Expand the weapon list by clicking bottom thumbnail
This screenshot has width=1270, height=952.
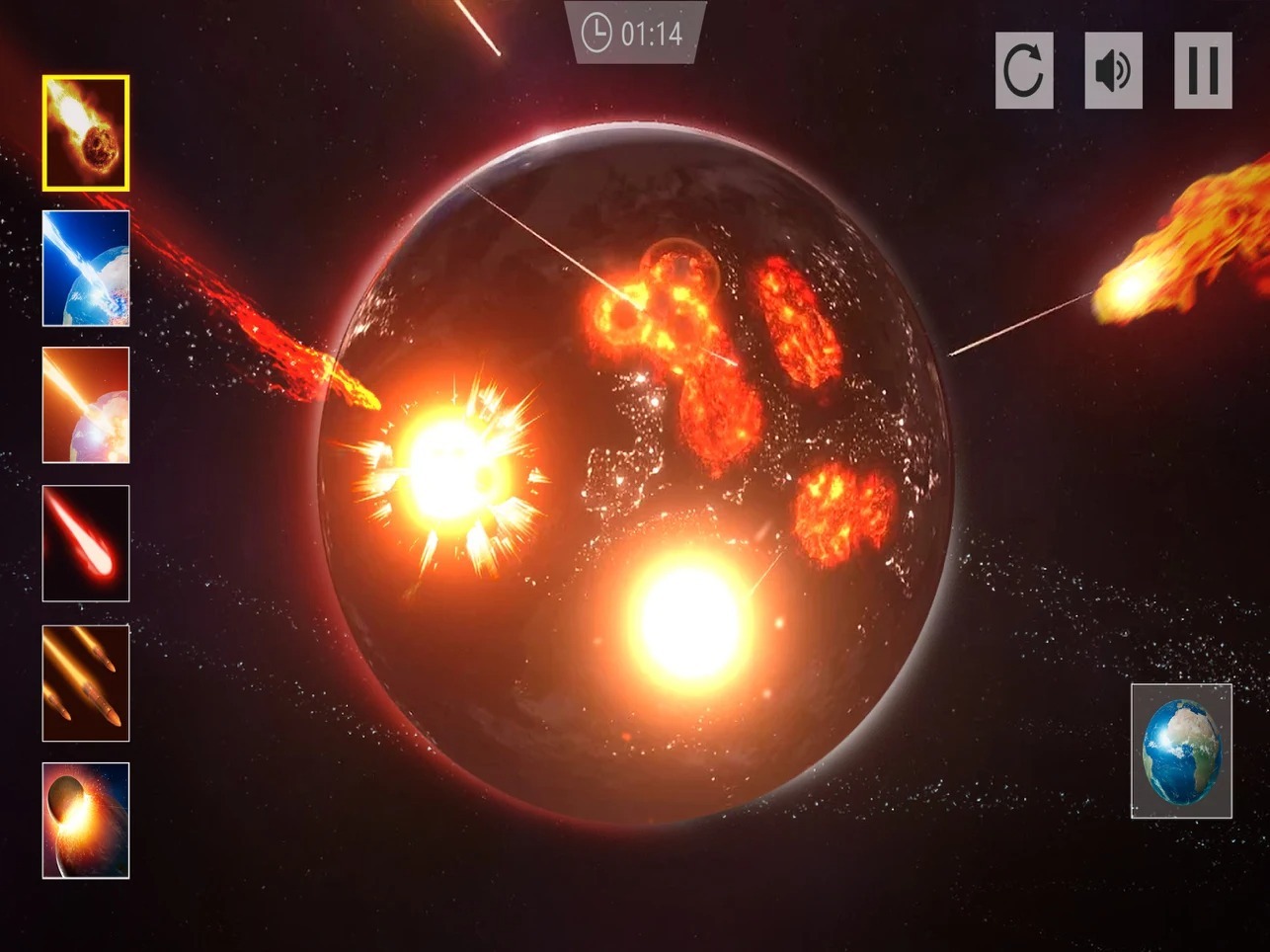(x=86, y=819)
